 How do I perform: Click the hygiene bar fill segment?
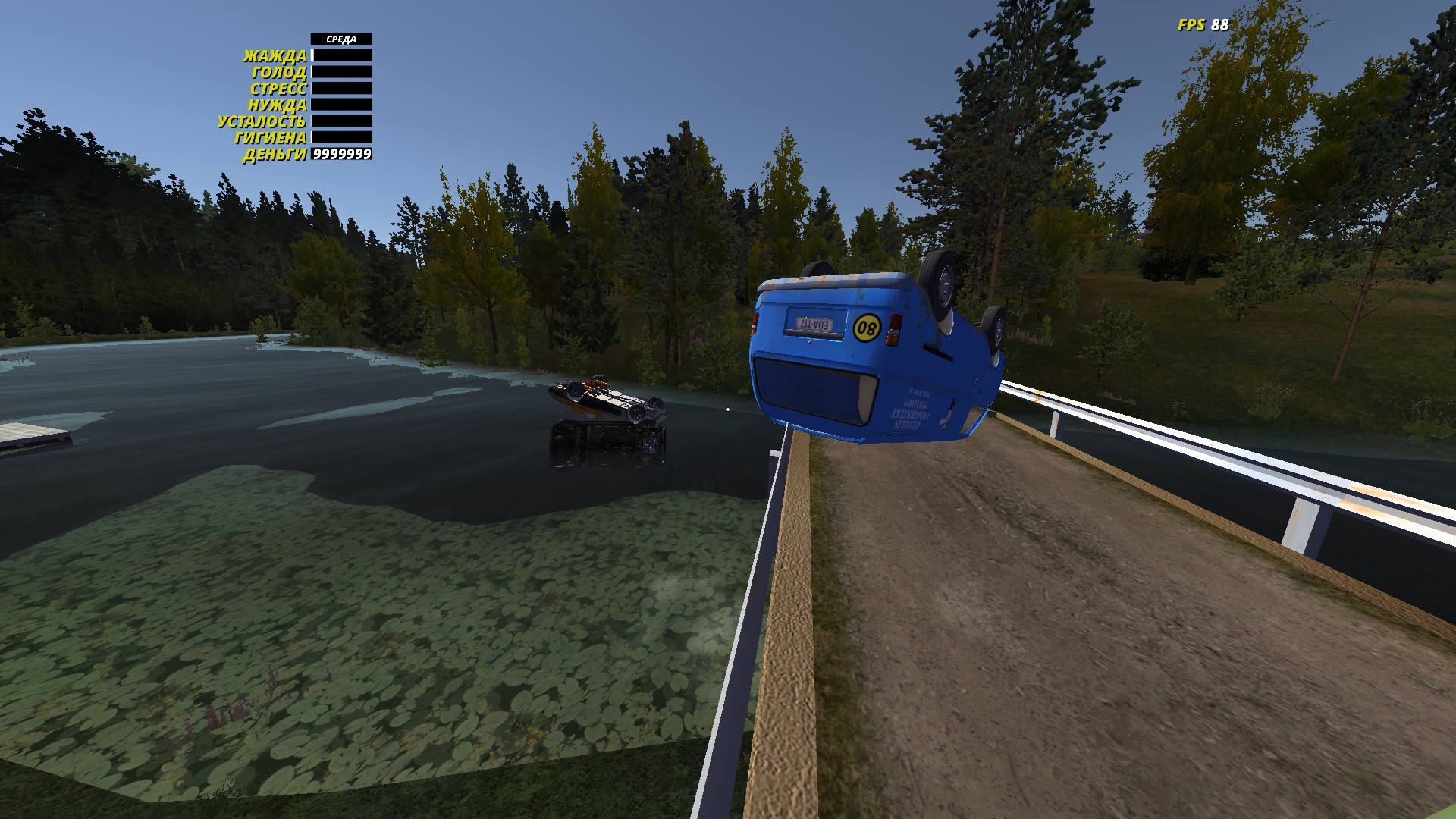point(312,139)
